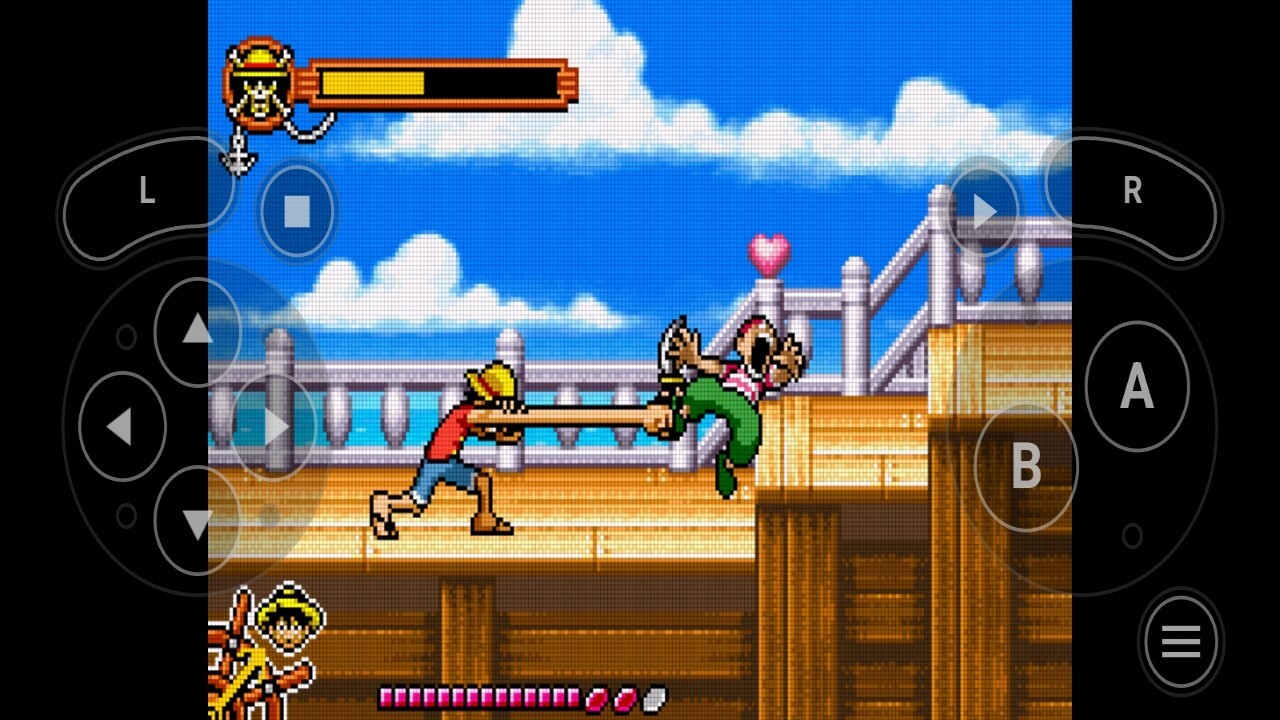Tap the L shoulder button
Screen dimensions: 1280x720
pyautogui.click(x=147, y=192)
